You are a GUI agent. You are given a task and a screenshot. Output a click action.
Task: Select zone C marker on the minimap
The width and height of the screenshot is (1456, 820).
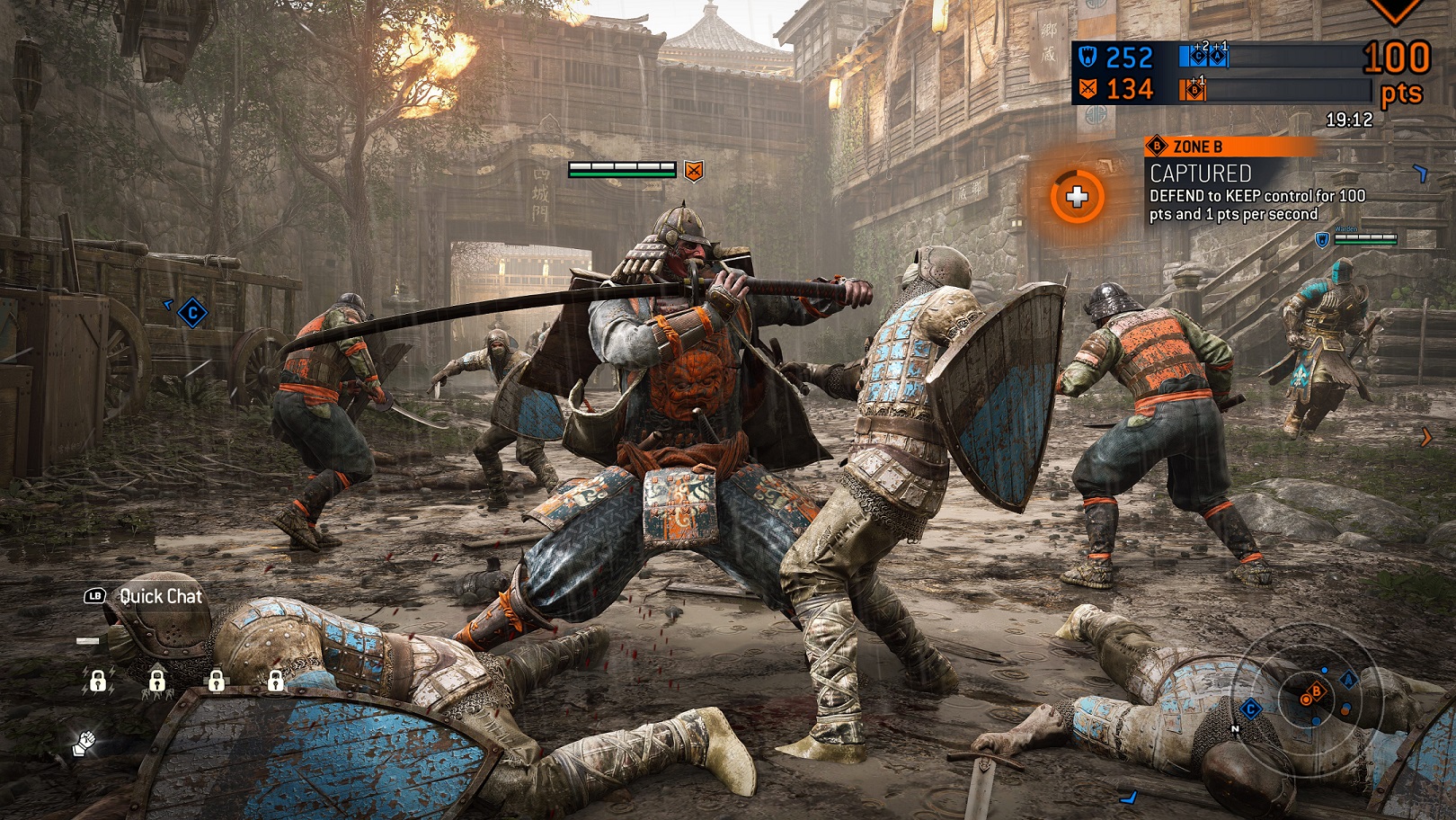1250,709
